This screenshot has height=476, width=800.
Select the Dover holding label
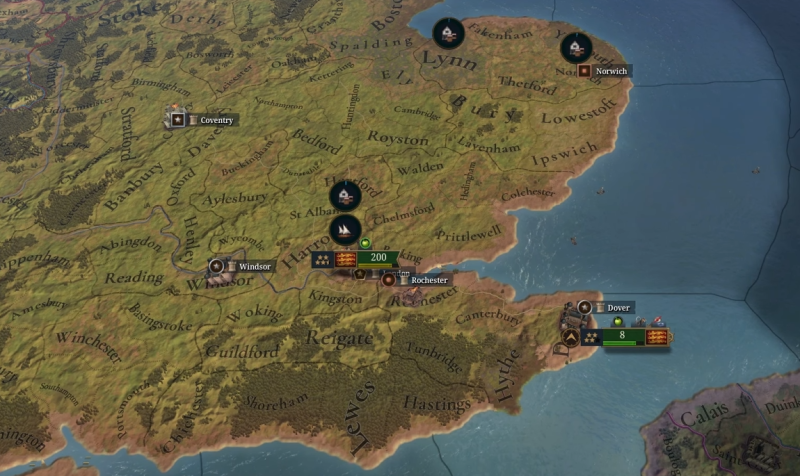(617, 307)
